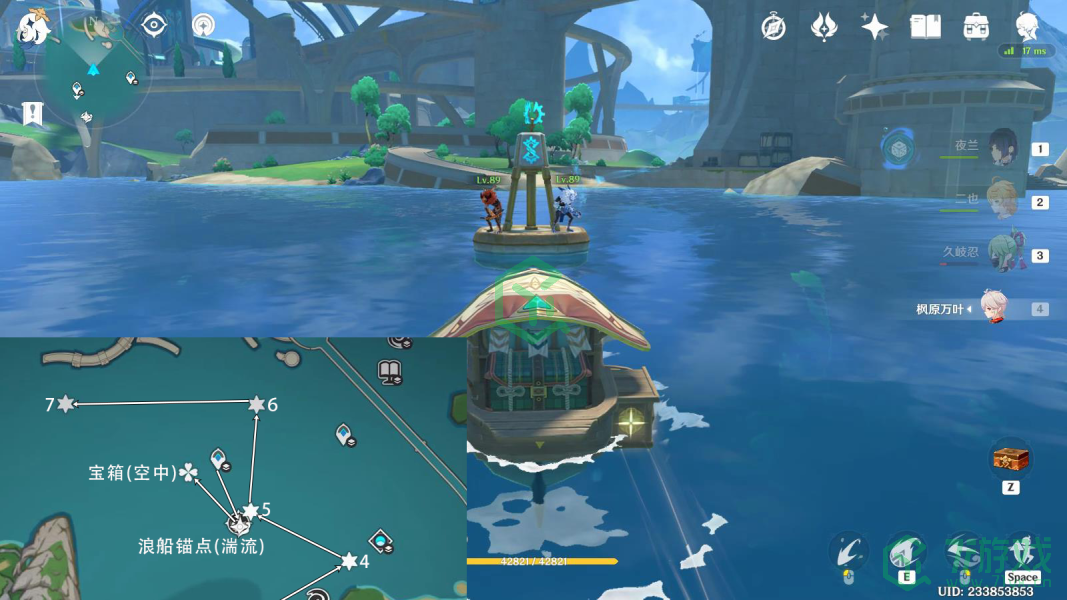Open the backpack inventory
Viewport: 1067px width, 600px height.
(976, 27)
